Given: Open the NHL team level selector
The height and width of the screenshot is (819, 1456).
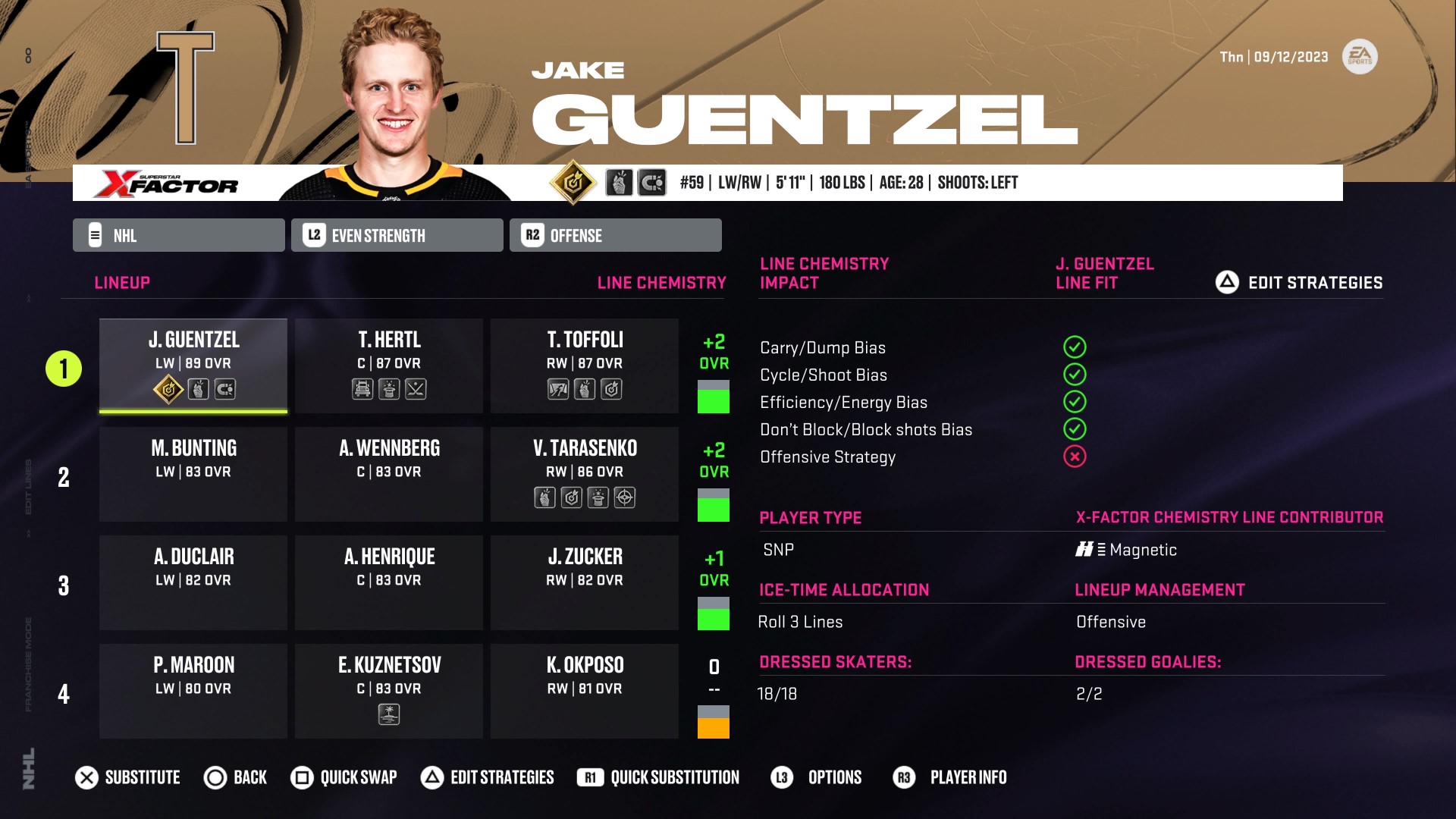Looking at the screenshot, I should pos(179,235).
